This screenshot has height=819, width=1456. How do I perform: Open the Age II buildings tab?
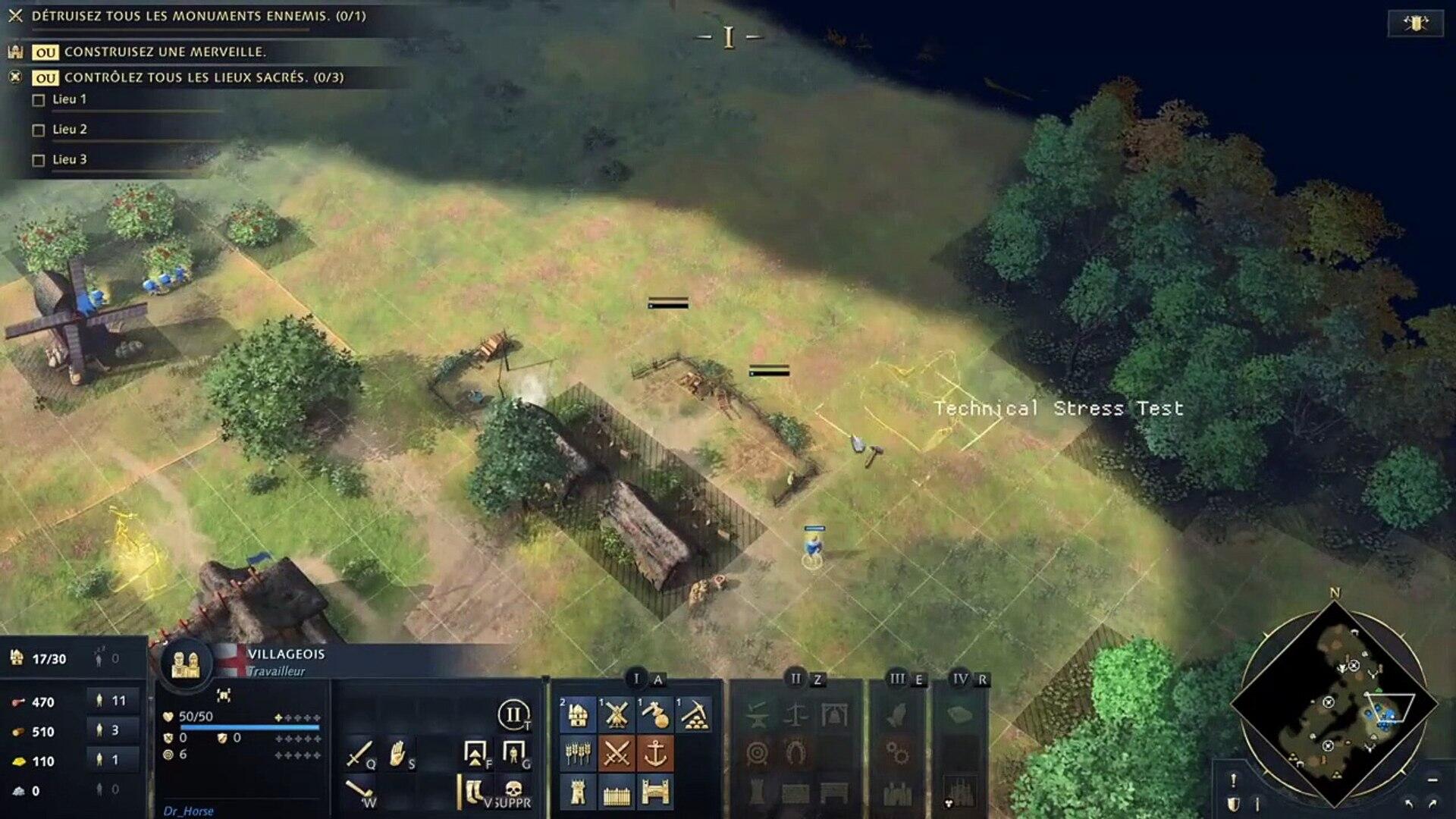pyautogui.click(x=795, y=679)
